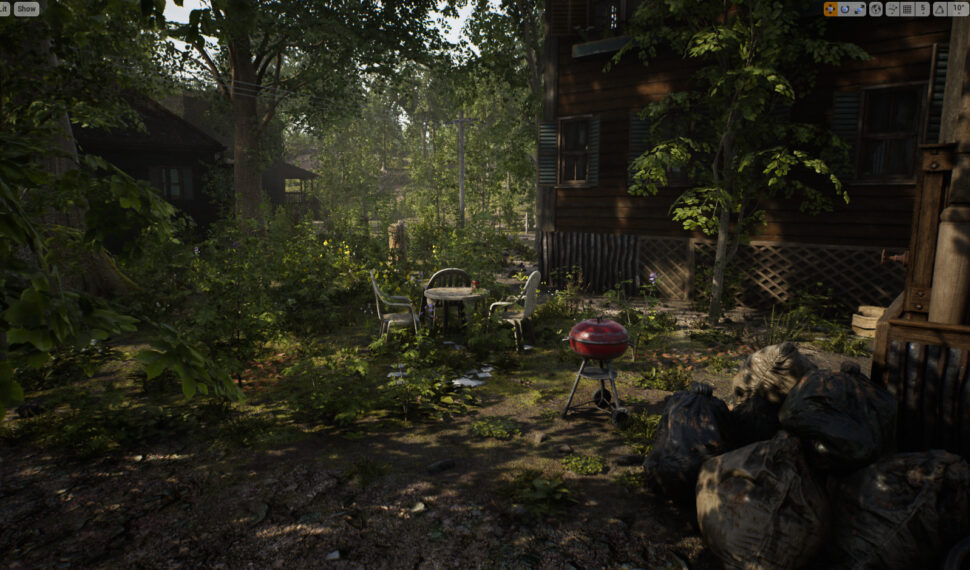Open the Show viewport menu

click(26, 8)
